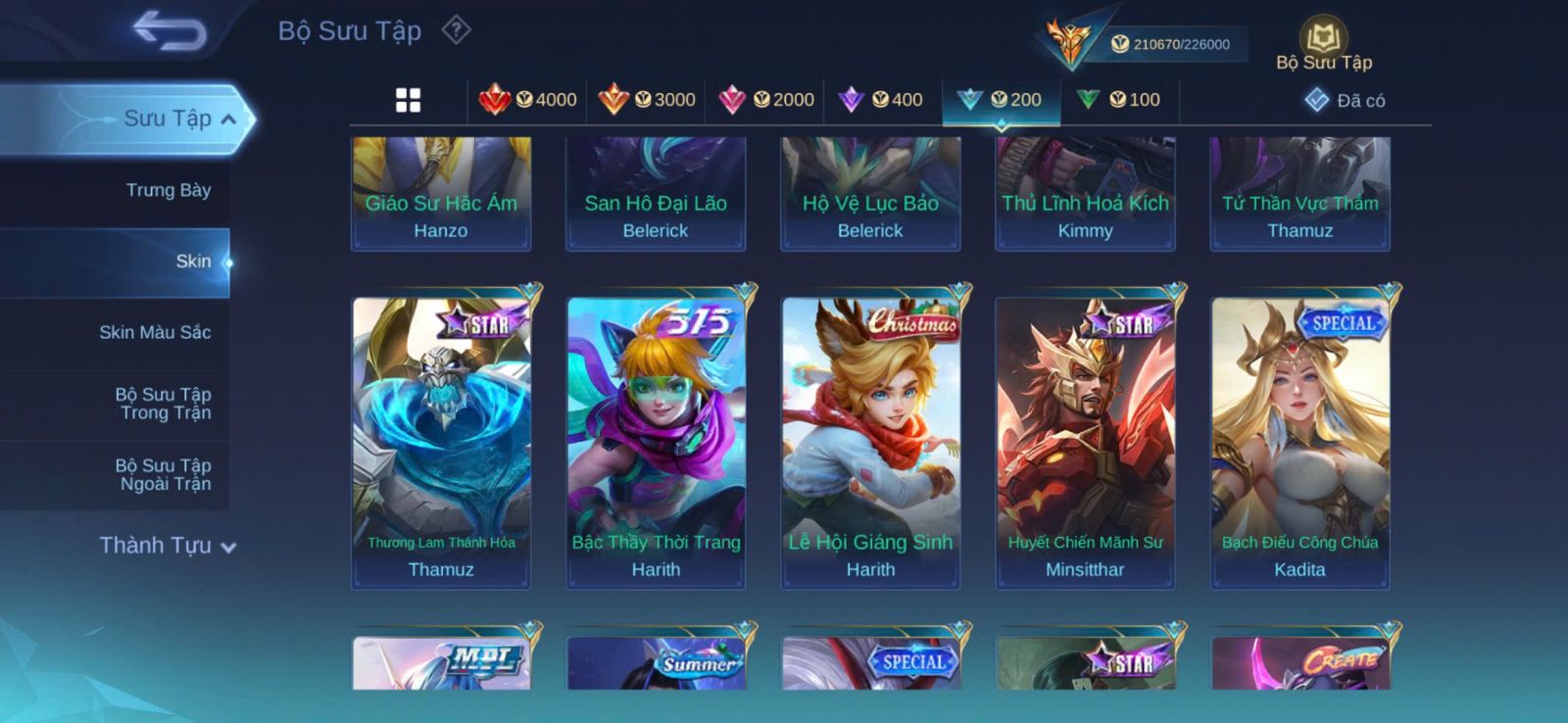Choose Kadita Bạch Điểu Công Chúa skin
1568x723 pixels.
coord(1299,441)
